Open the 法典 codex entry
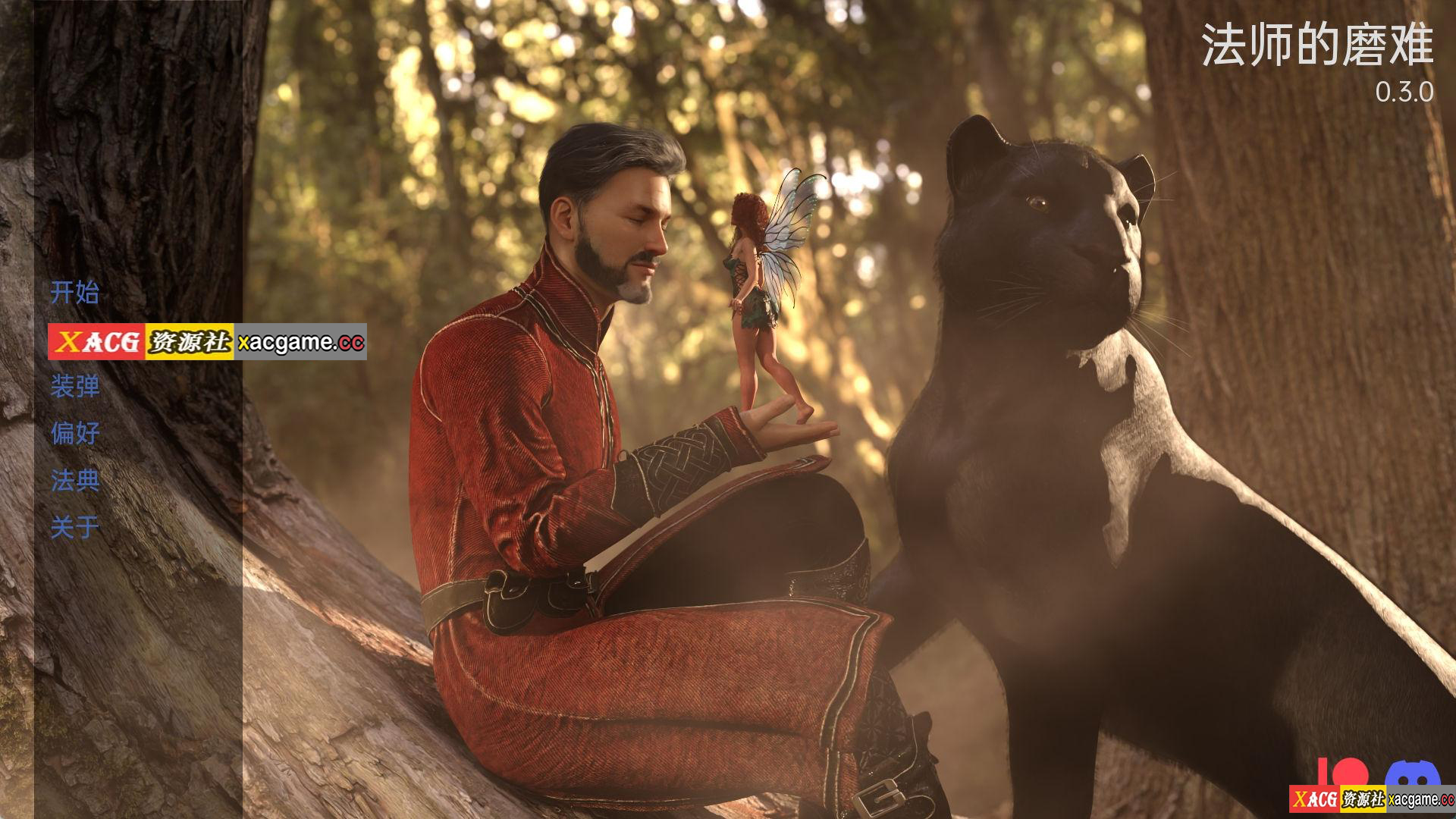This screenshot has height=819, width=1456. click(x=74, y=480)
